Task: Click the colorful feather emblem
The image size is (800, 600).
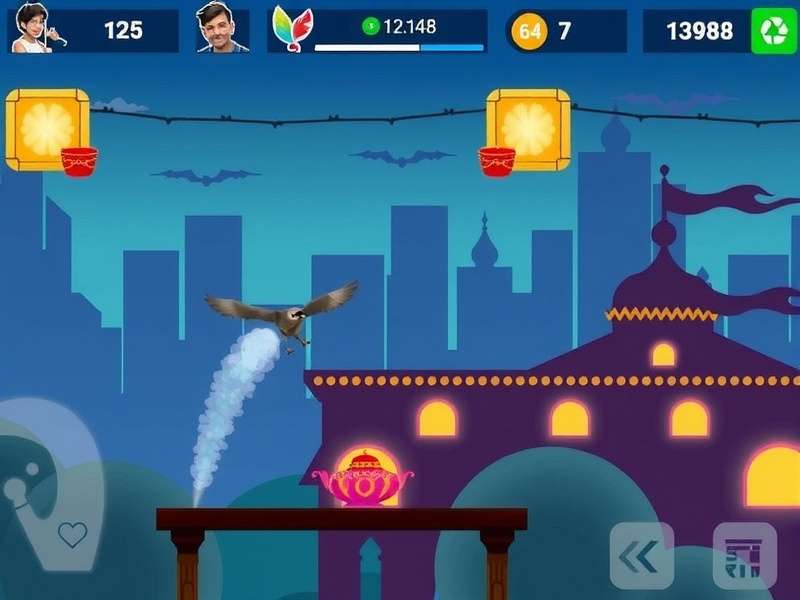Action: (x=291, y=30)
